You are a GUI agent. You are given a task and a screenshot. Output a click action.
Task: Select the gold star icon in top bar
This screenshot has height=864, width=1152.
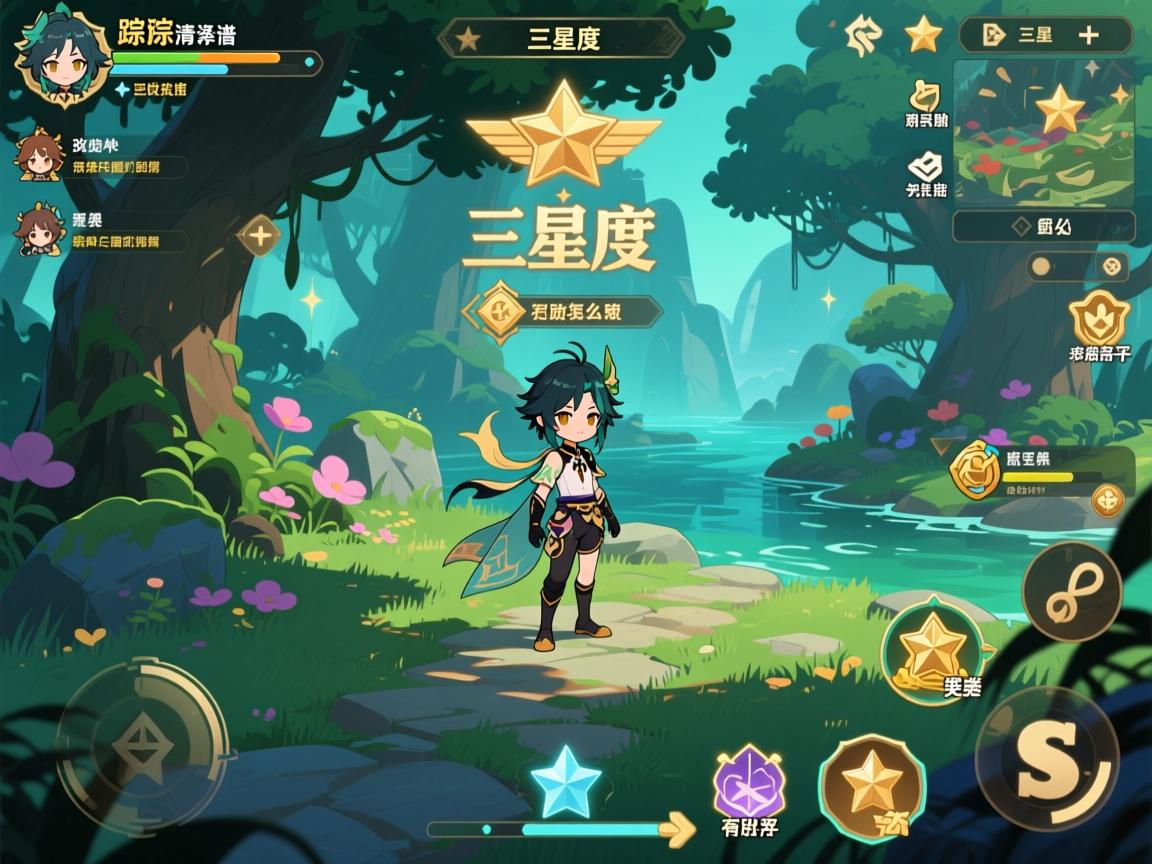pos(923,35)
